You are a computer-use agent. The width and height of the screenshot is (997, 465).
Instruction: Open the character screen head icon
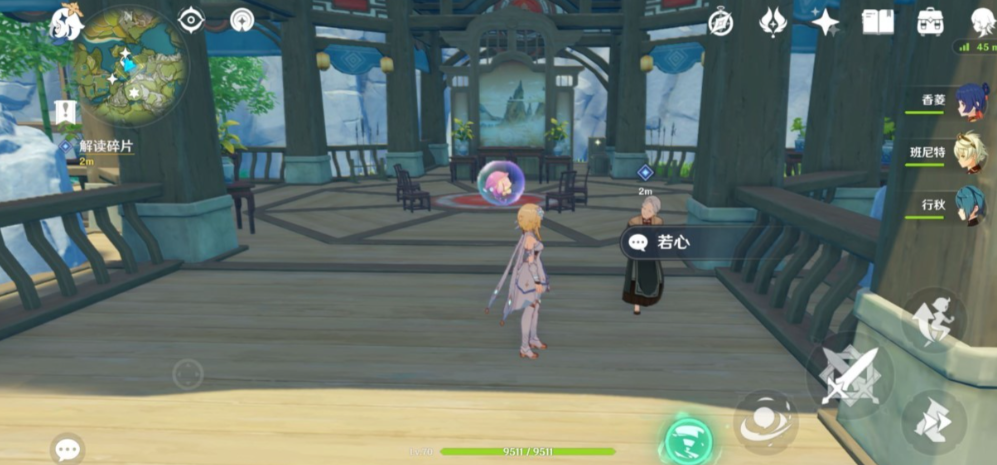pos(982,21)
